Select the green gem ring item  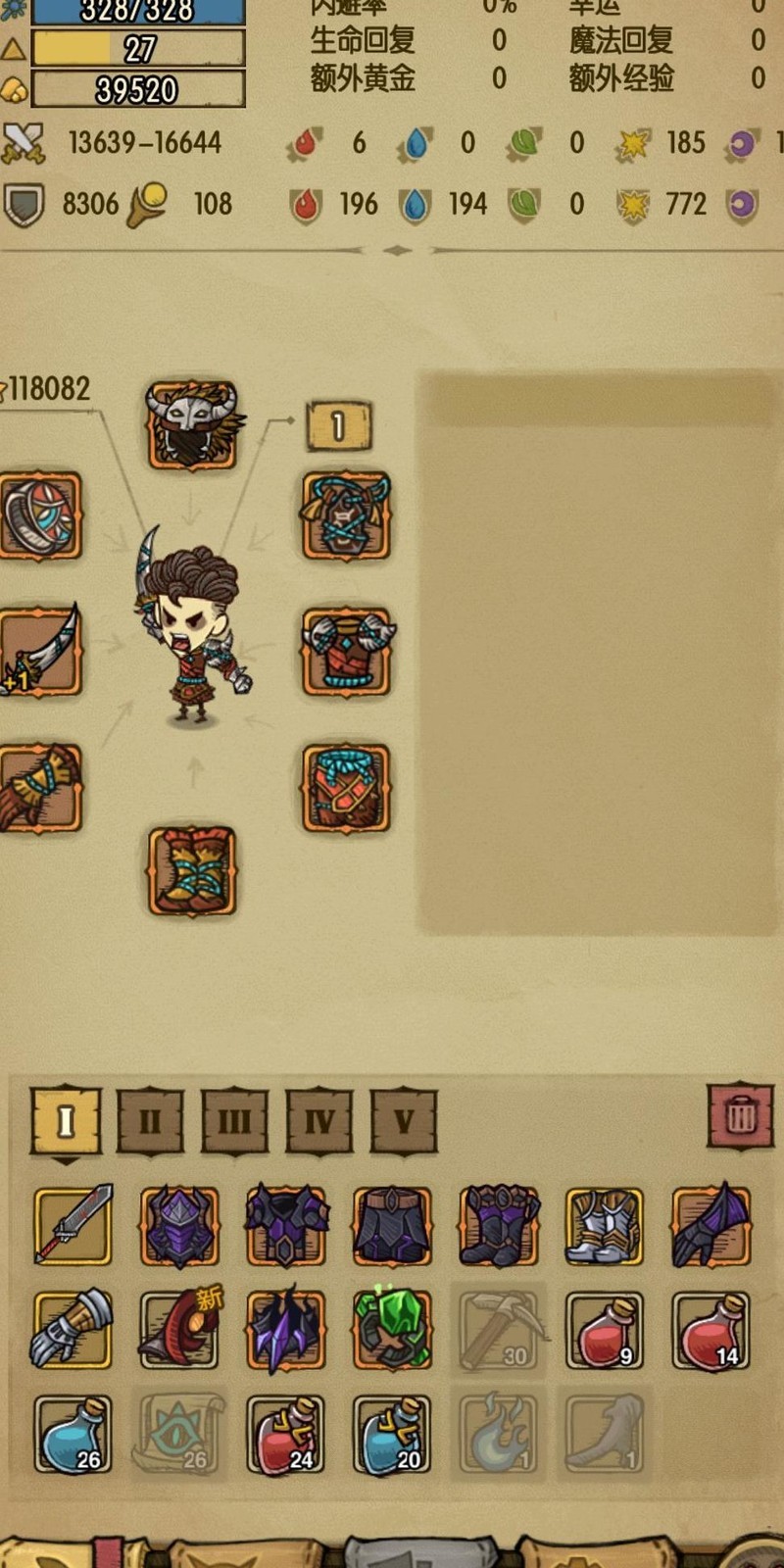click(x=392, y=1330)
